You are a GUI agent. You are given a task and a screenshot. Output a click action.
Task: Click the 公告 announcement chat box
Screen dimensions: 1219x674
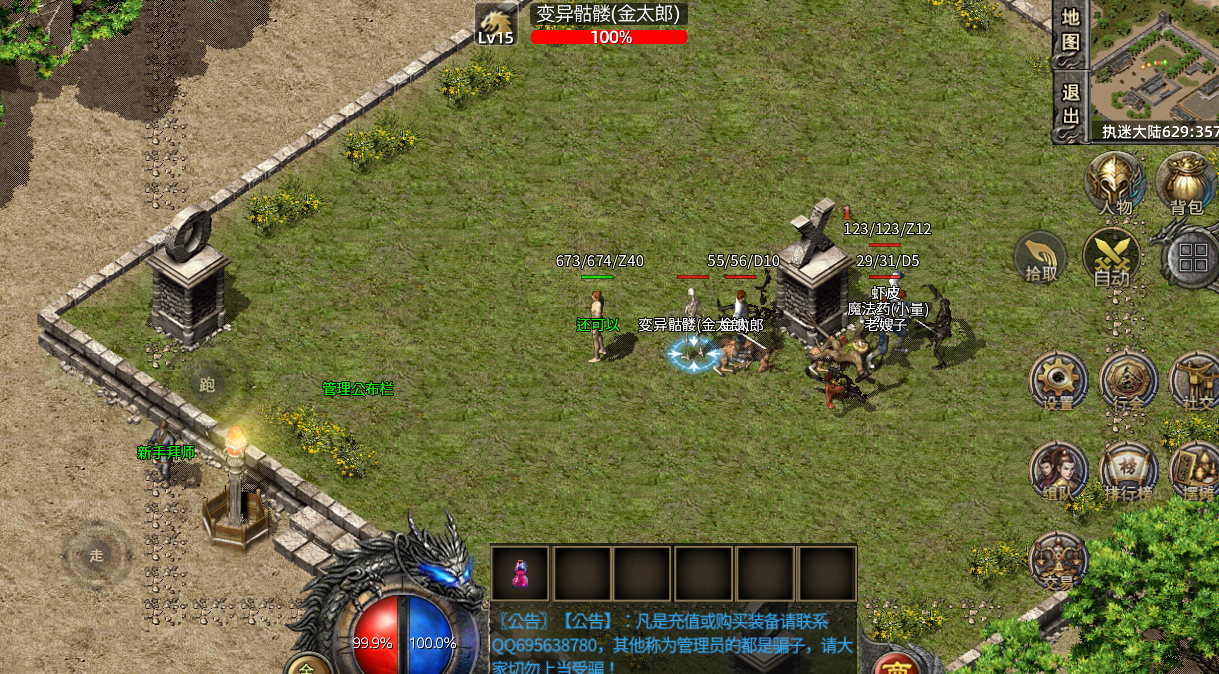pos(672,639)
